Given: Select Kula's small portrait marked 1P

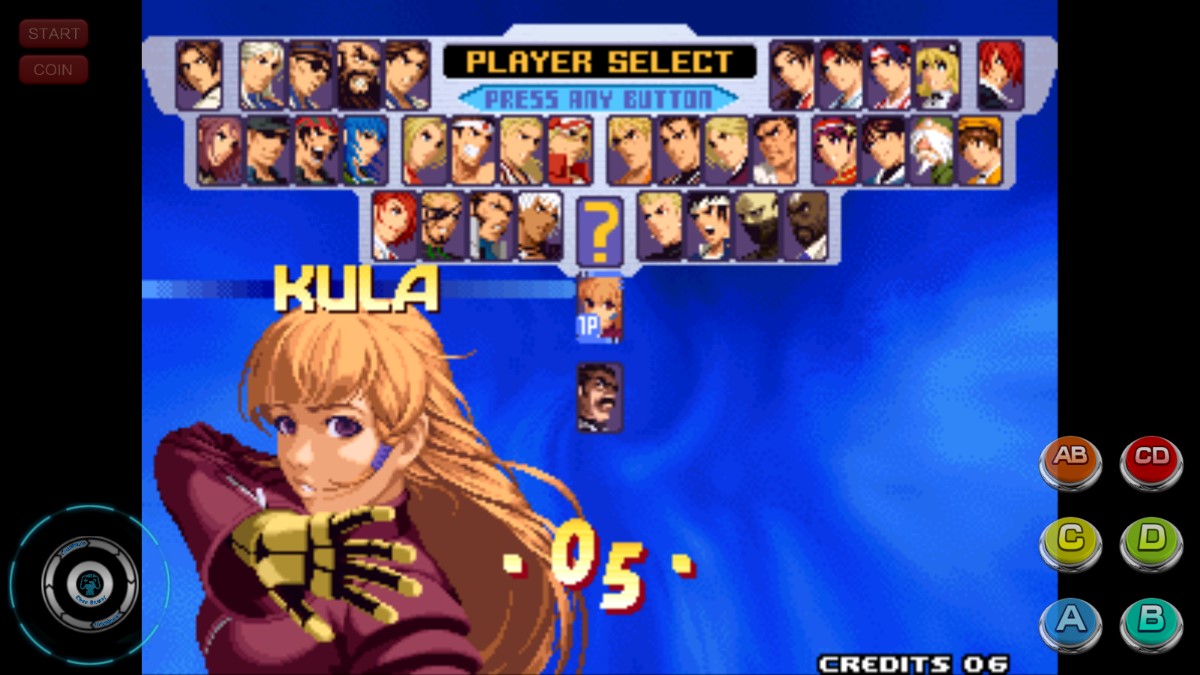Looking at the screenshot, I should coord(599,308).
